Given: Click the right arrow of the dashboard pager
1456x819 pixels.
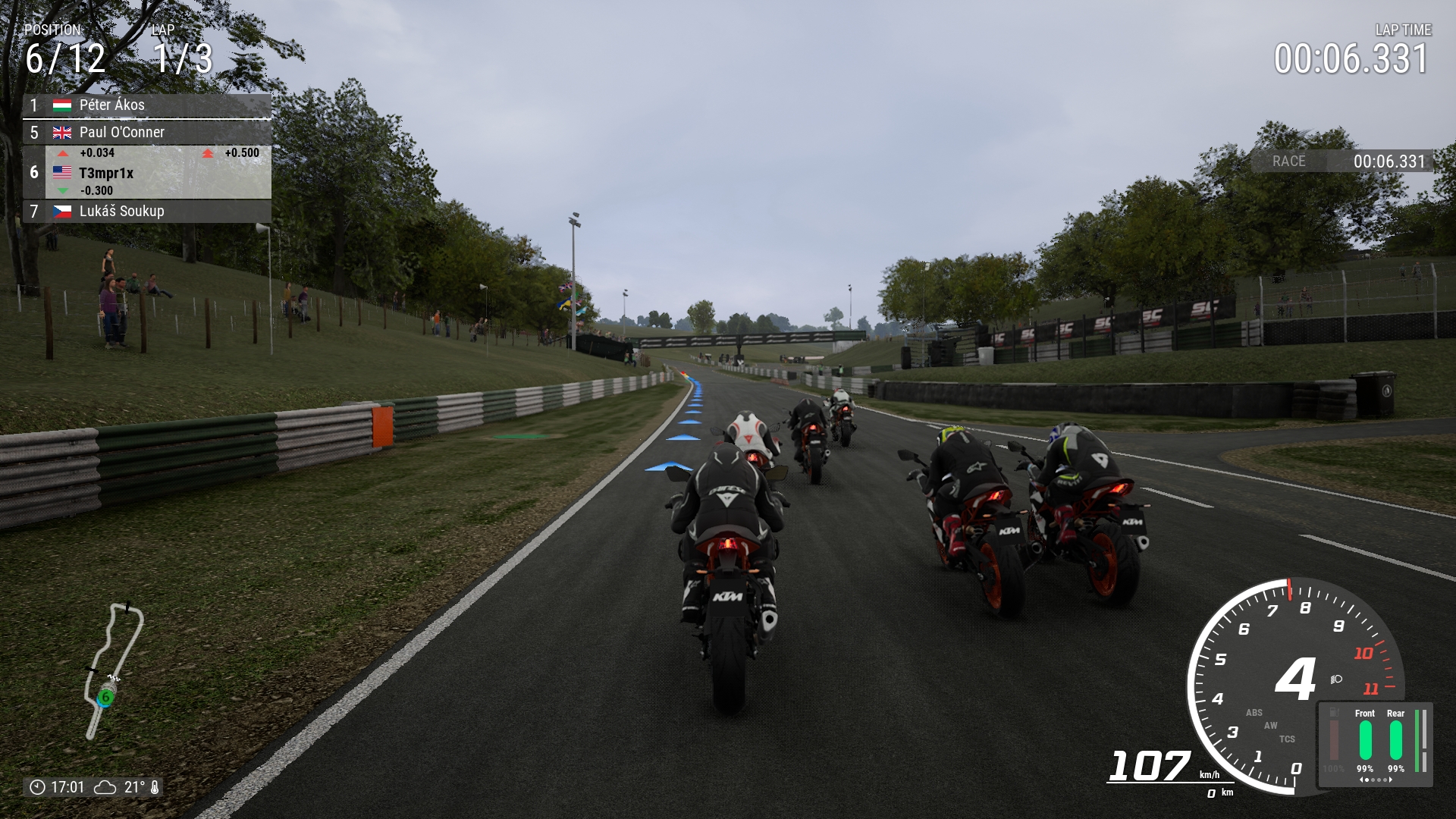Looking at the screenshot, I should [x=1391, y=780].
